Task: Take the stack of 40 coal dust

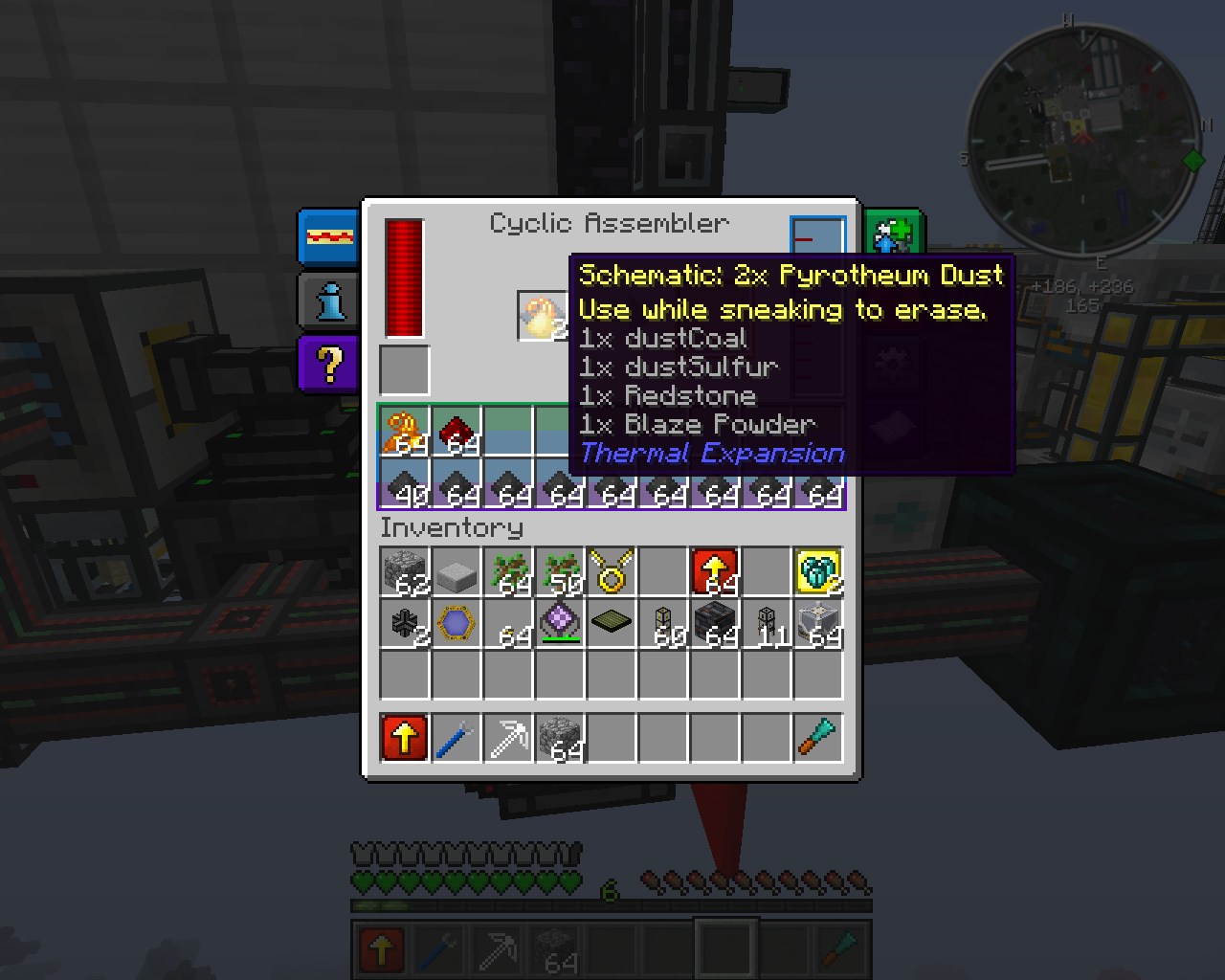Action: [405, 483]
